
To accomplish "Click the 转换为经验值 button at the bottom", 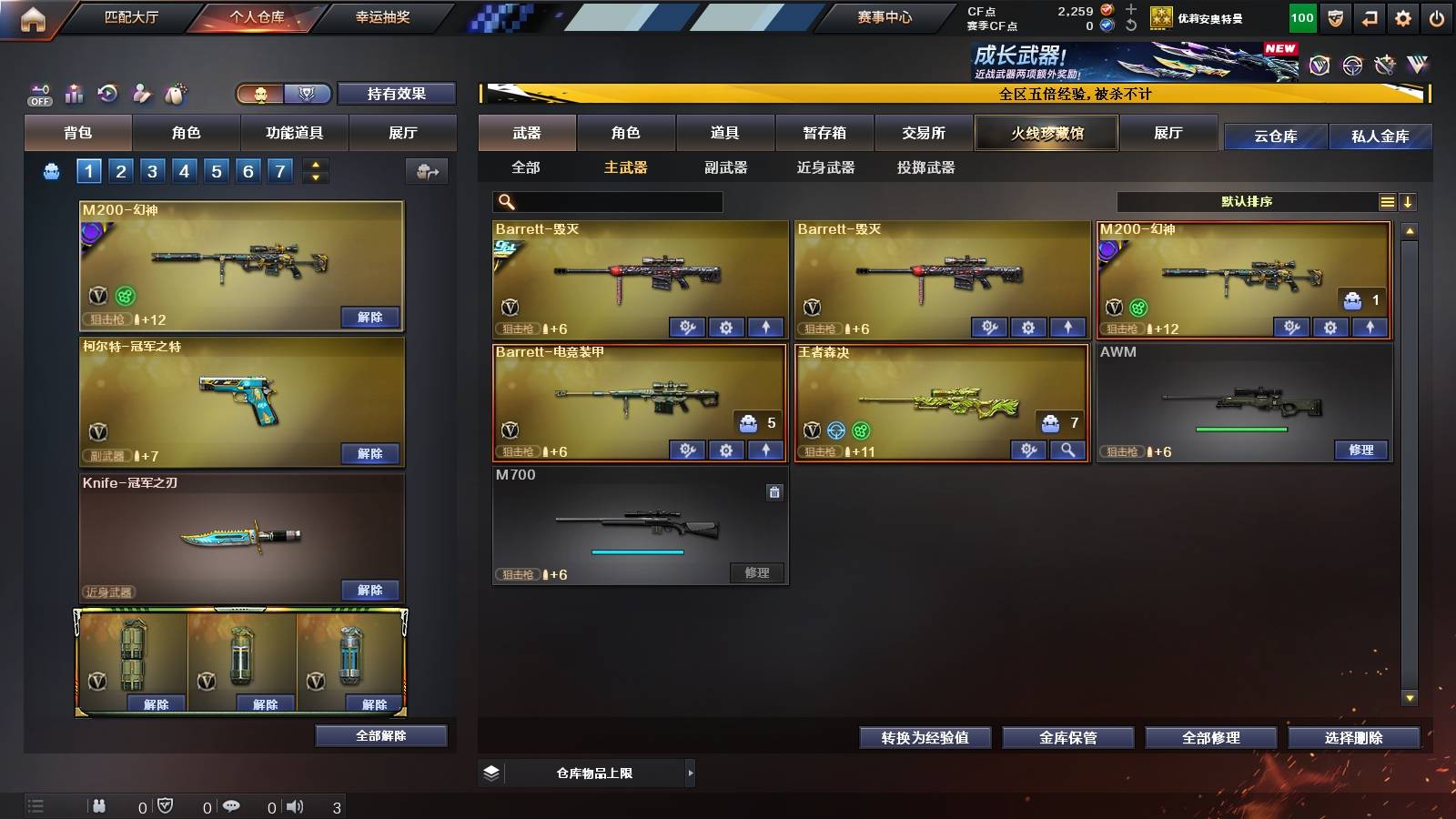I will point(925,738).
